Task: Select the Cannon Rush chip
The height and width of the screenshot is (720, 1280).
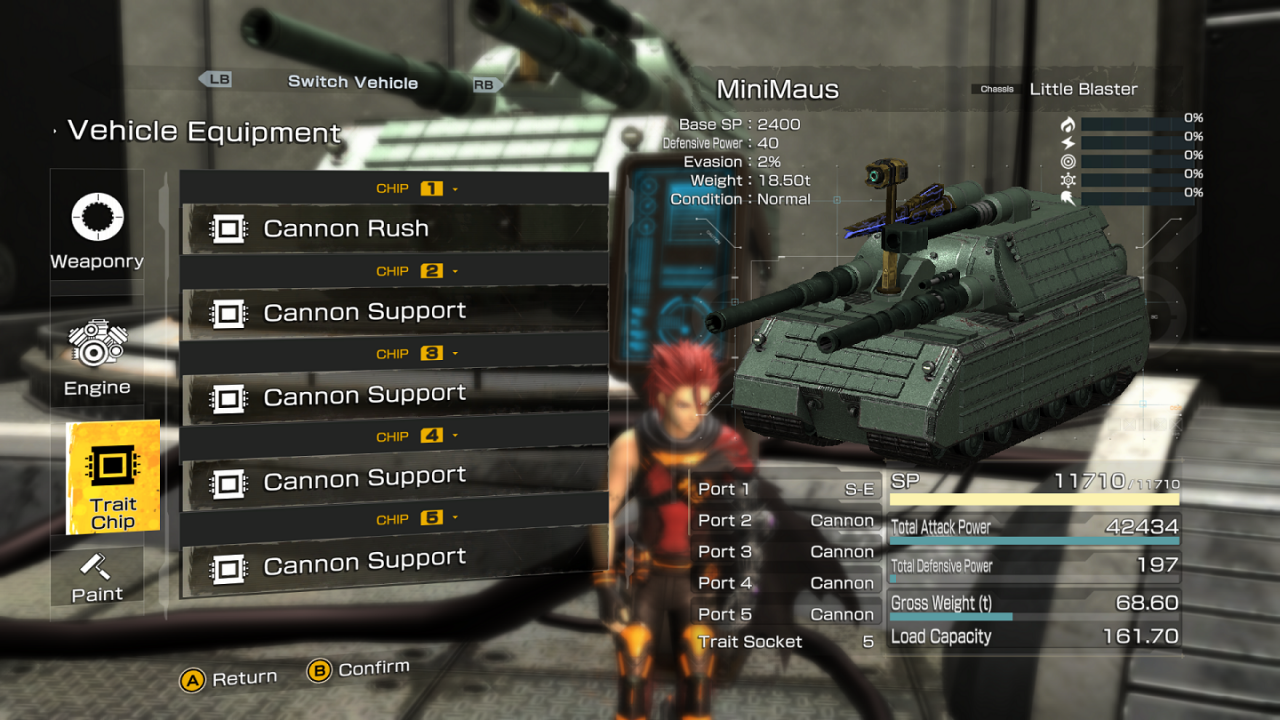Action: [394, 229]
